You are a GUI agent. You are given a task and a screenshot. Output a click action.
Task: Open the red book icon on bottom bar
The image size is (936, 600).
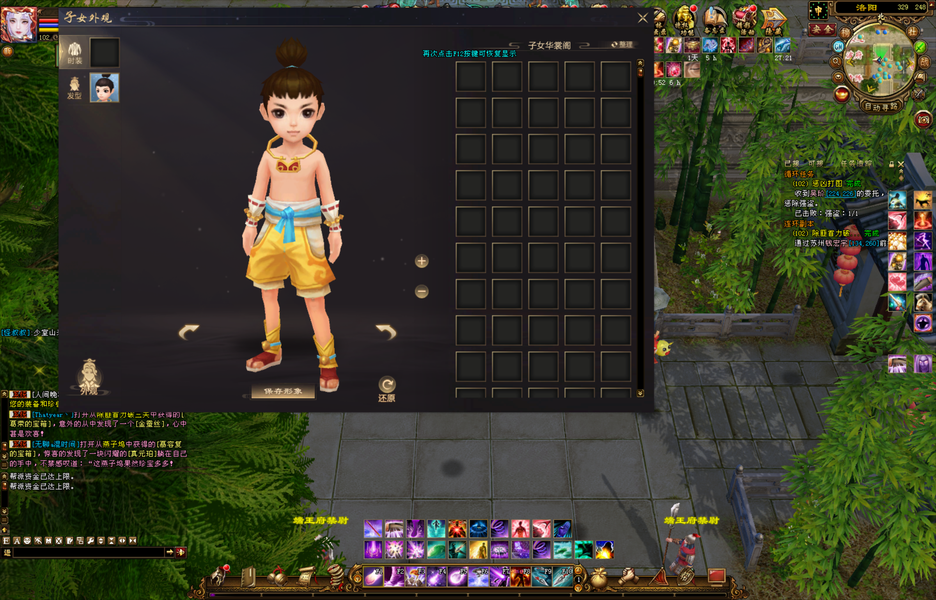tap(716, 576)
